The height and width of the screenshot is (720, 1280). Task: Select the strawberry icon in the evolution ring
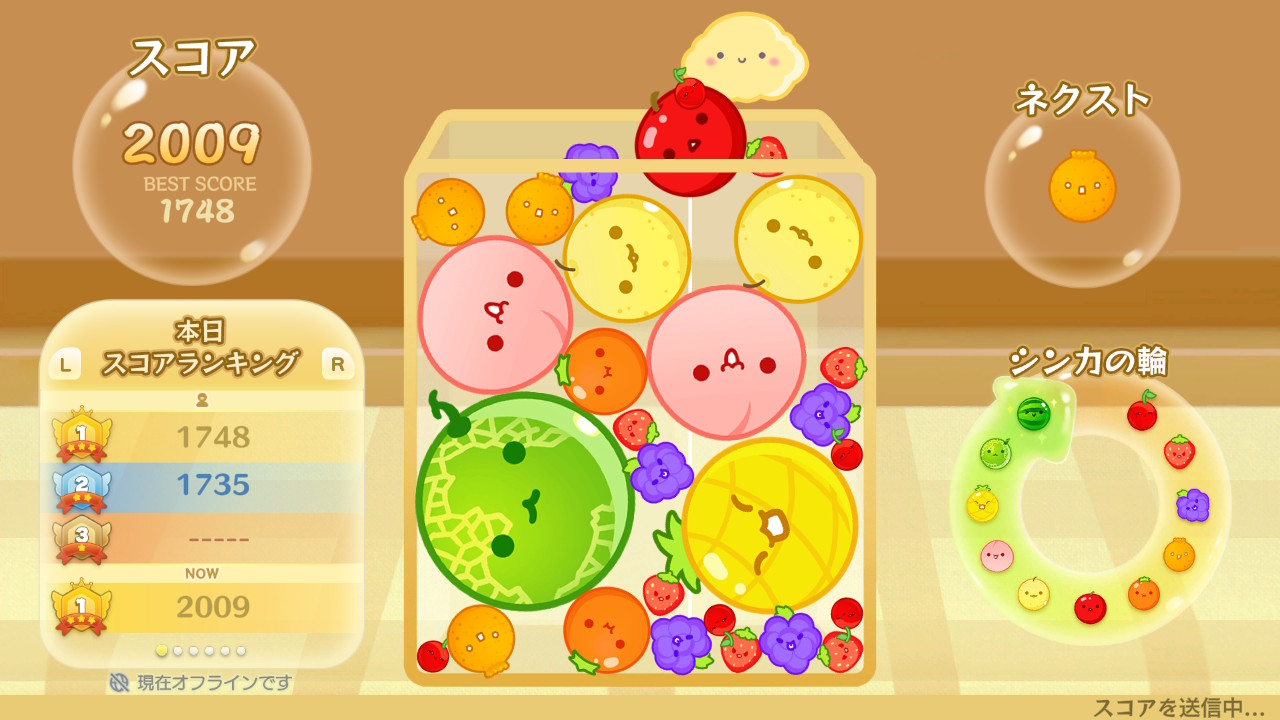(1178, 452)
